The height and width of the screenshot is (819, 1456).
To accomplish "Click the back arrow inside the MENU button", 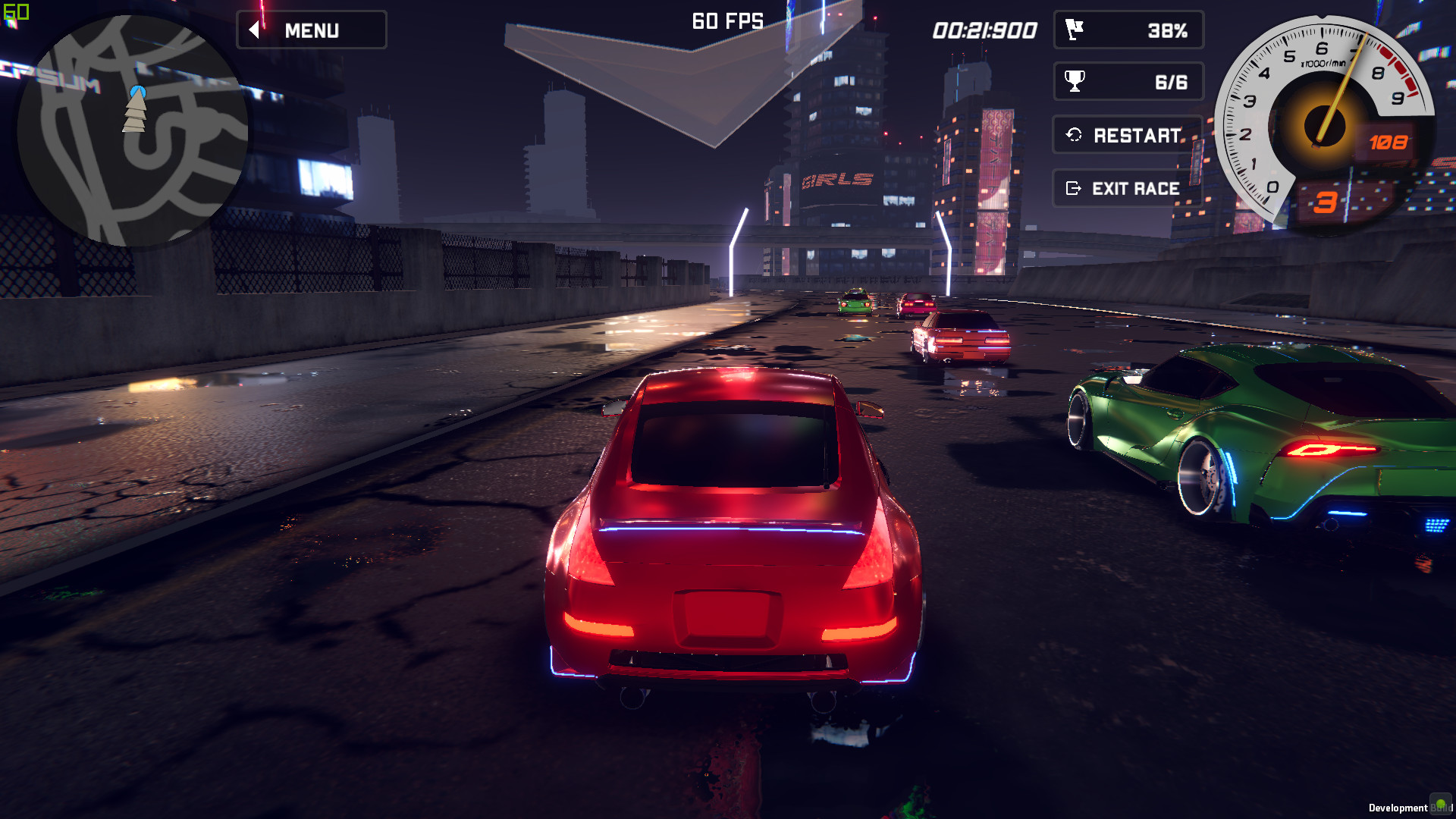I will coord(253,30).
